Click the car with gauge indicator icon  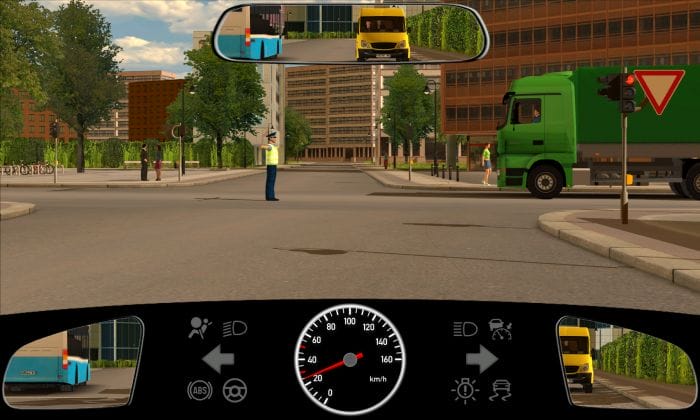[x=500, y=327]
